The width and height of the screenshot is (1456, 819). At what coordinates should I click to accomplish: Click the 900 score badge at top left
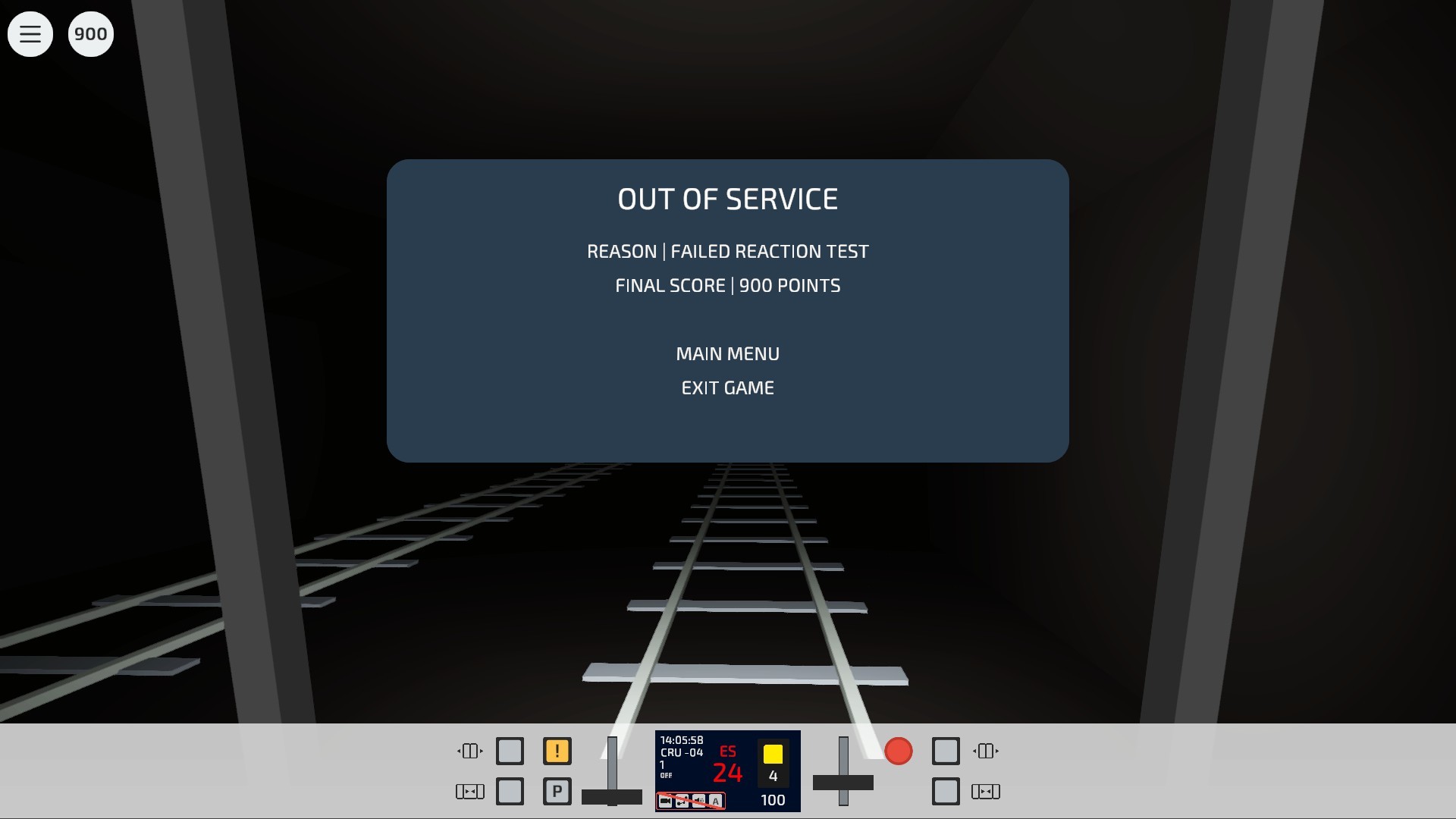pos(90,33)
